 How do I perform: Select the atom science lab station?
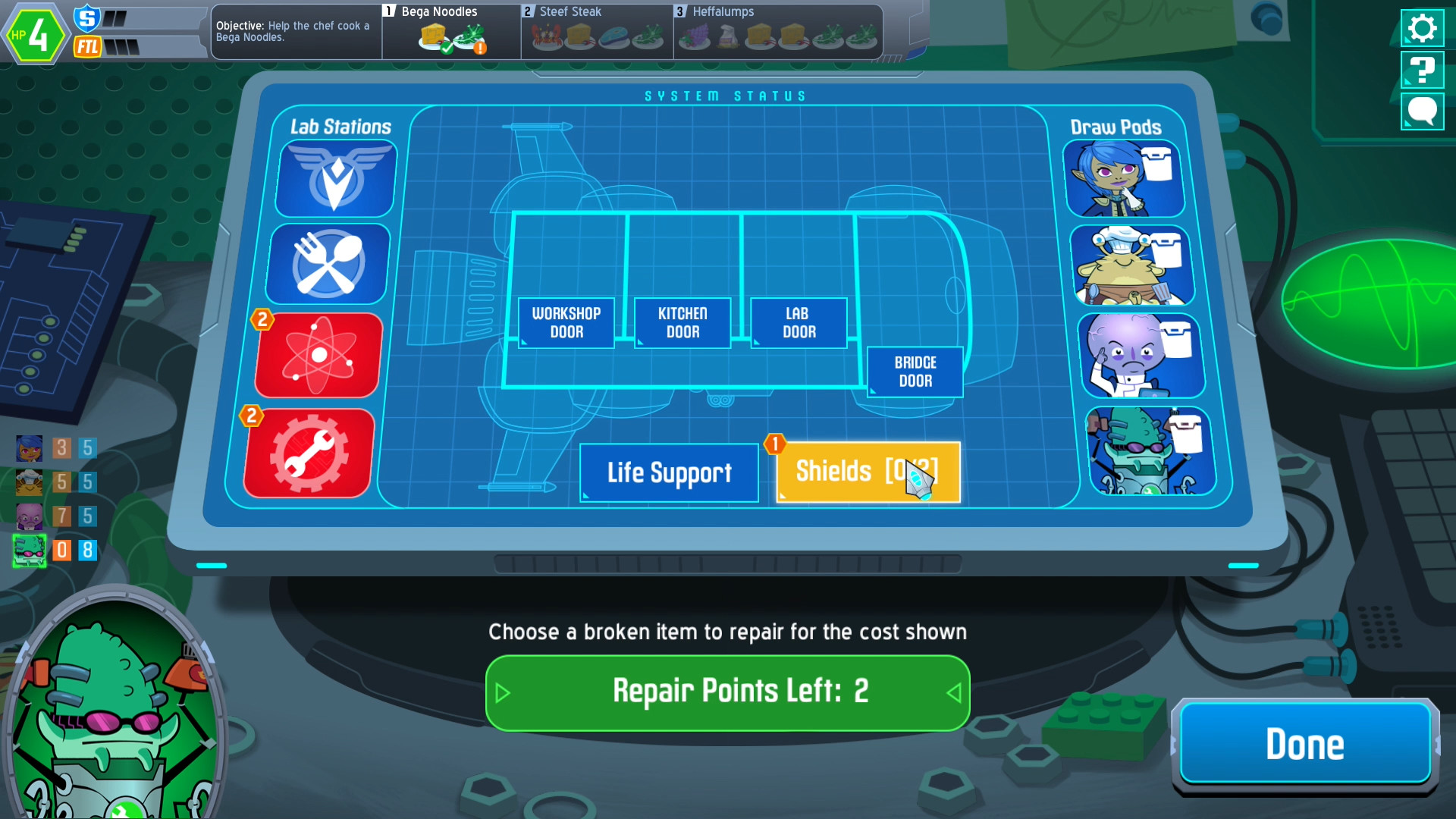tap(318, 355)
